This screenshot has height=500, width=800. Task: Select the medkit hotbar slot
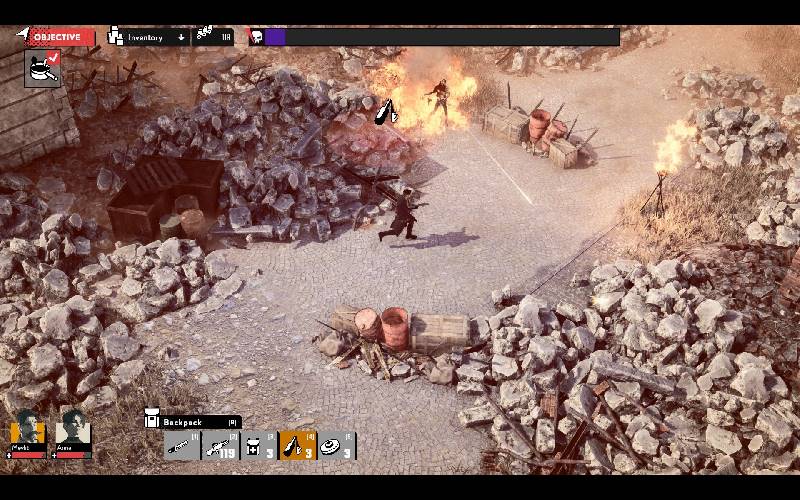tap(259, 446)
